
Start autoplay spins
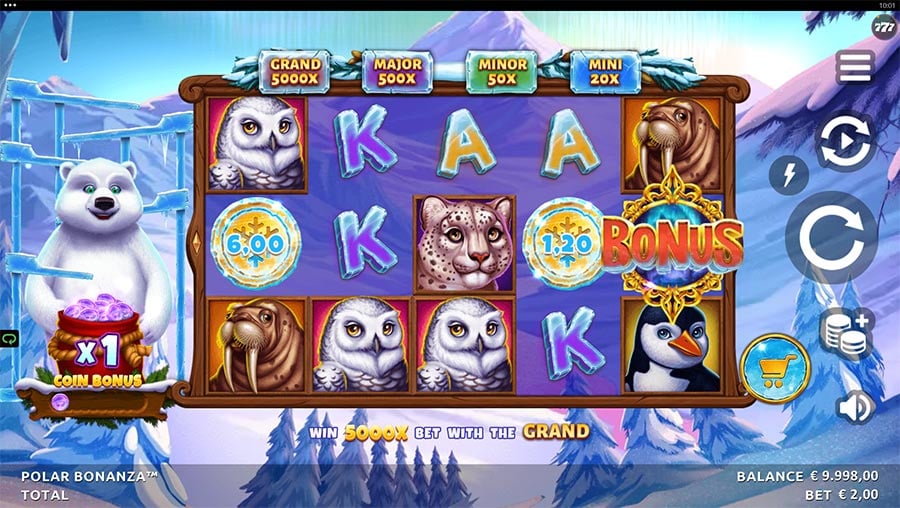[x=845, y=141]
